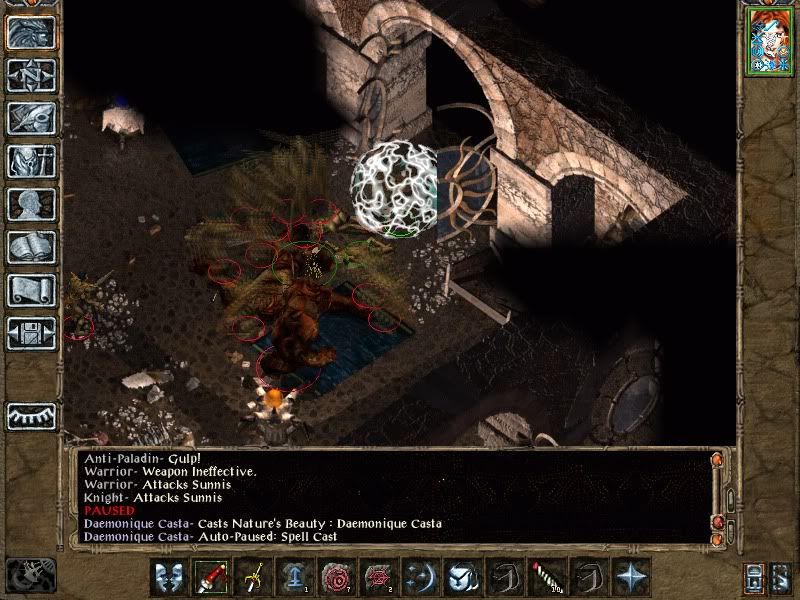Select the red-haired character portrait
Screen dimensions: 800x600
point(769,44)
